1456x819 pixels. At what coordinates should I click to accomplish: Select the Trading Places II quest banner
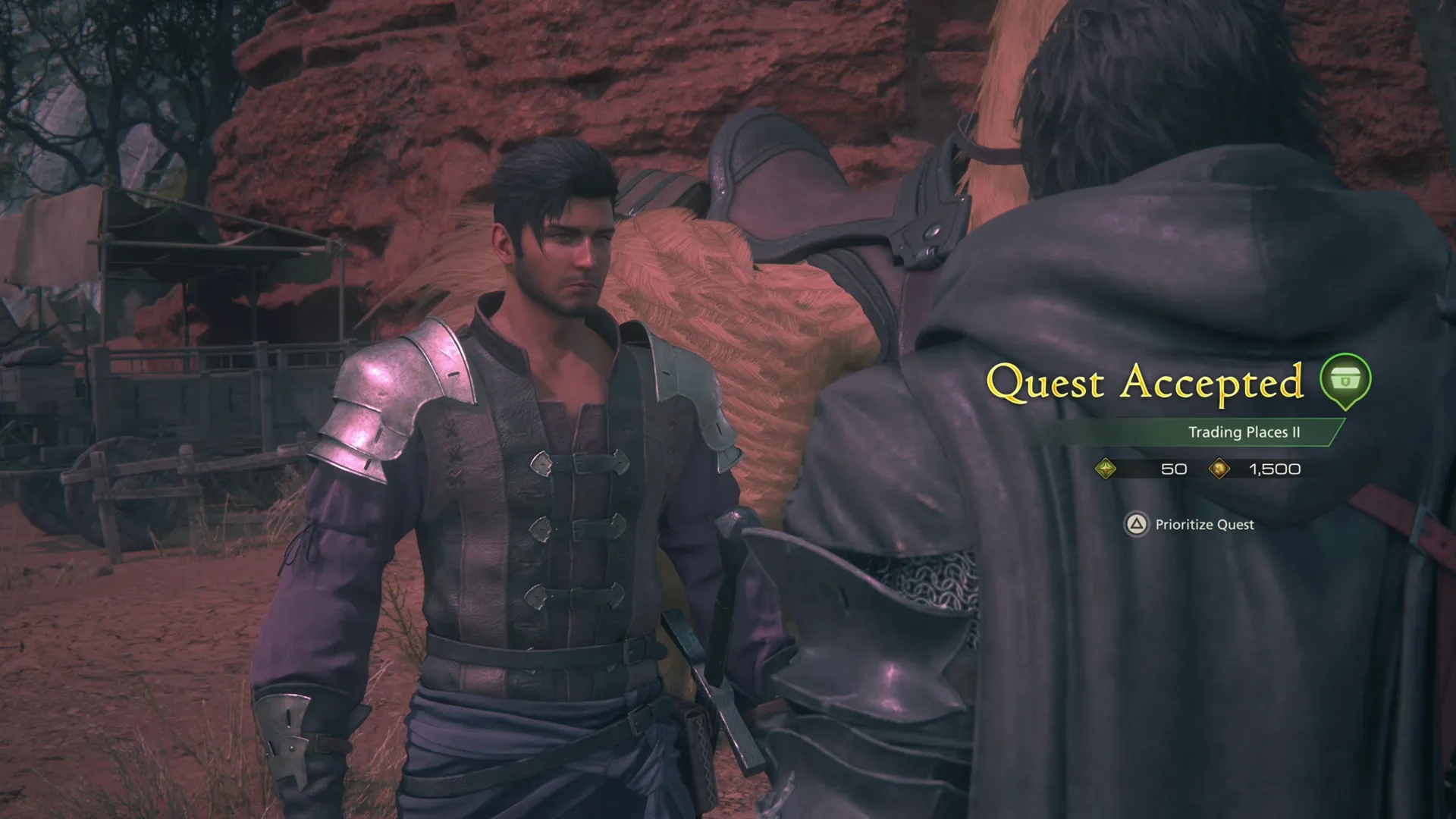[1244, 433]
